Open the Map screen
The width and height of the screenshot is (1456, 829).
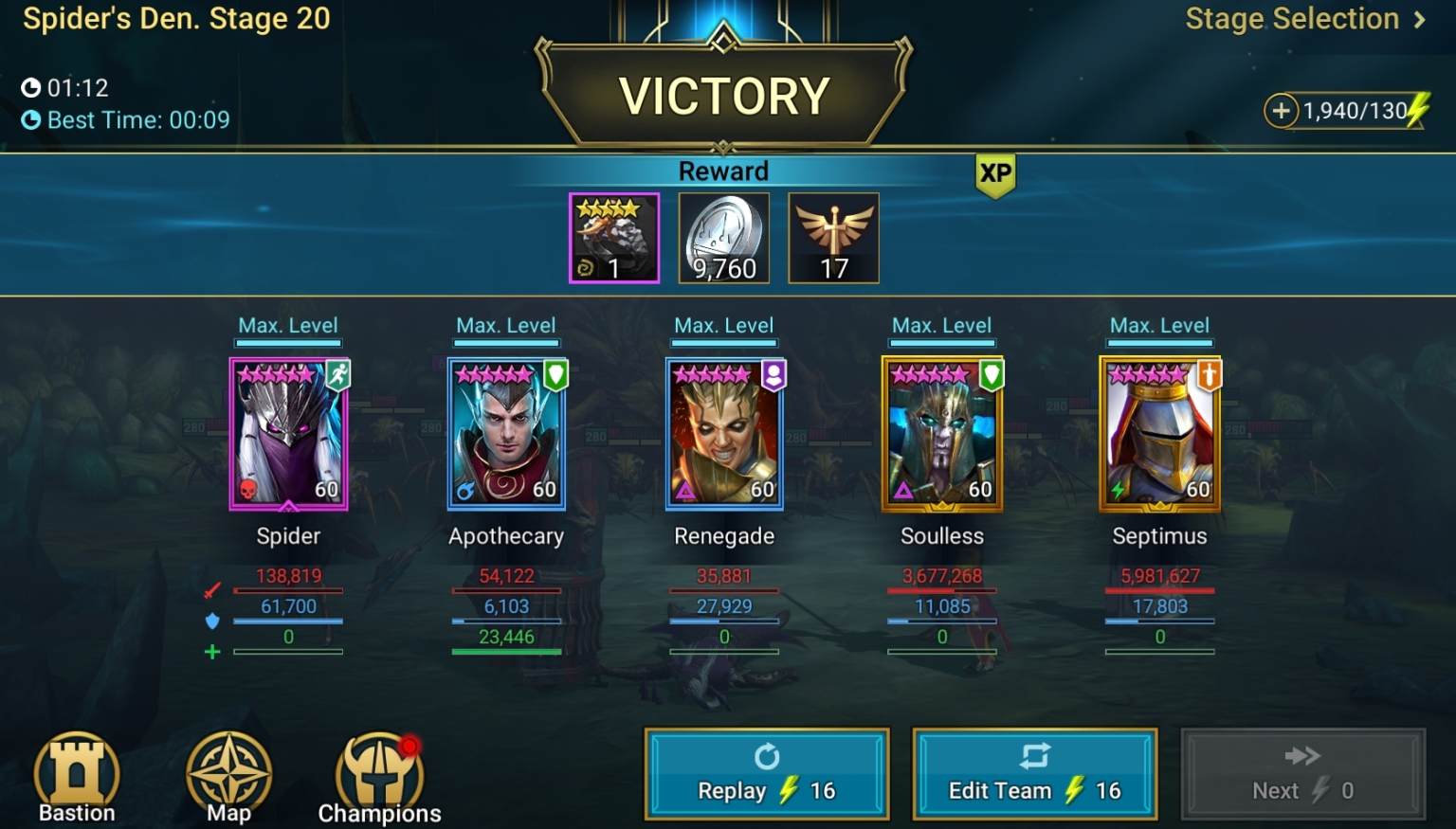tap(227, 777)
